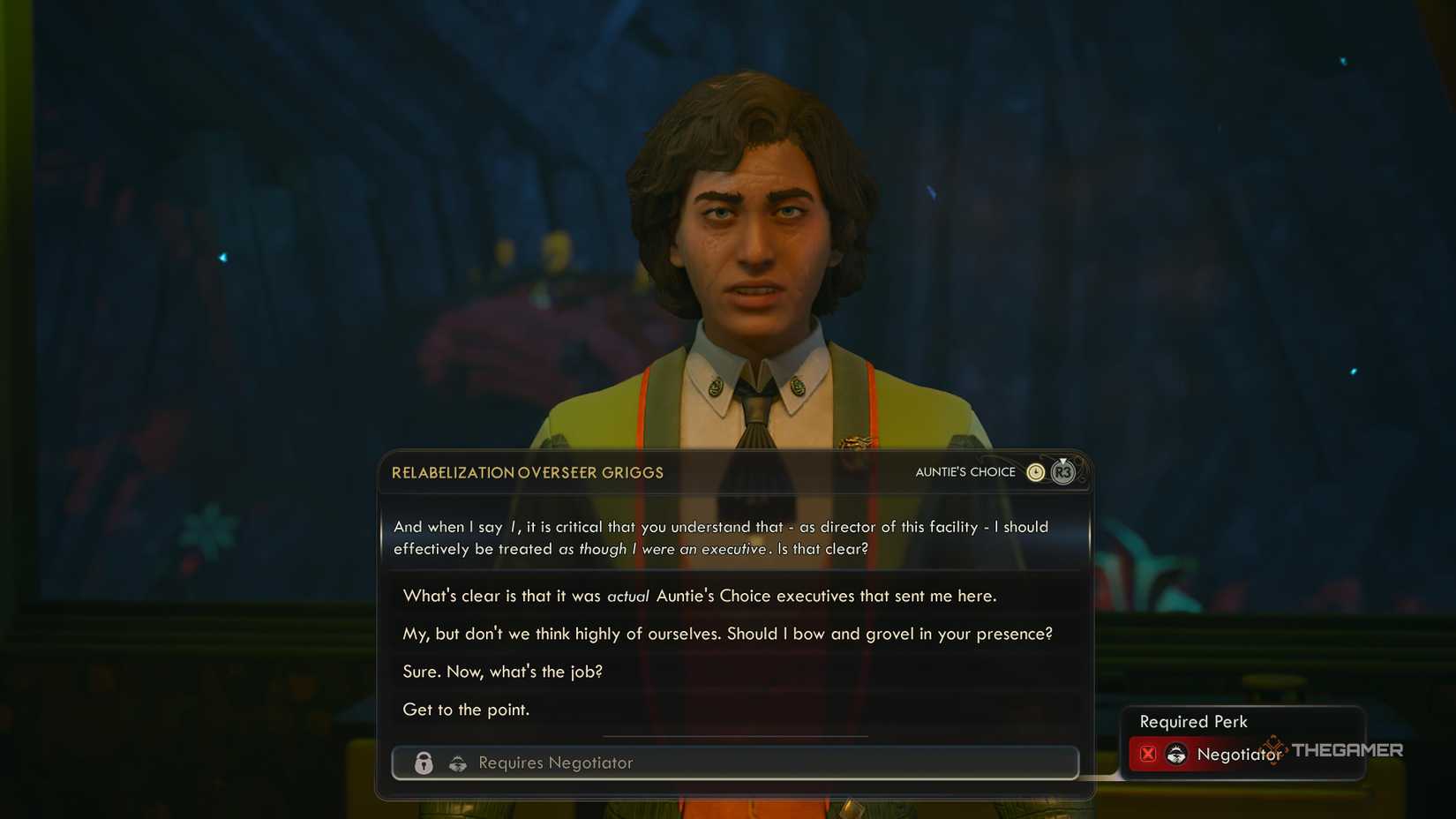The image size is (1456, 819).
Task: Expand the arrow above the R3 icon
Action: (x=1063, y=462)
